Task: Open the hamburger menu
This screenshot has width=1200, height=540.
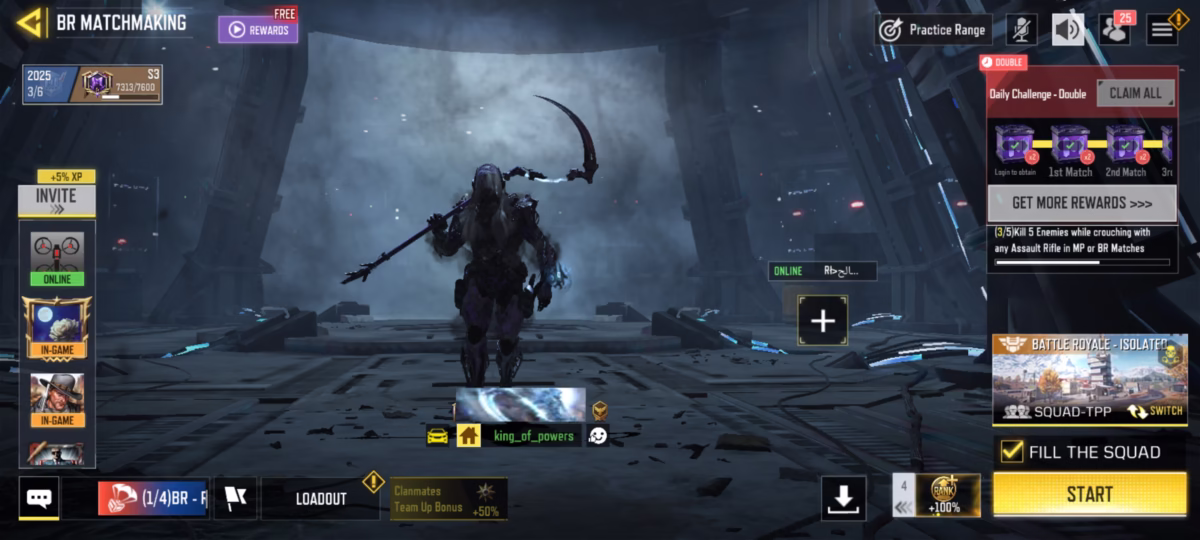Action: 1161,30
